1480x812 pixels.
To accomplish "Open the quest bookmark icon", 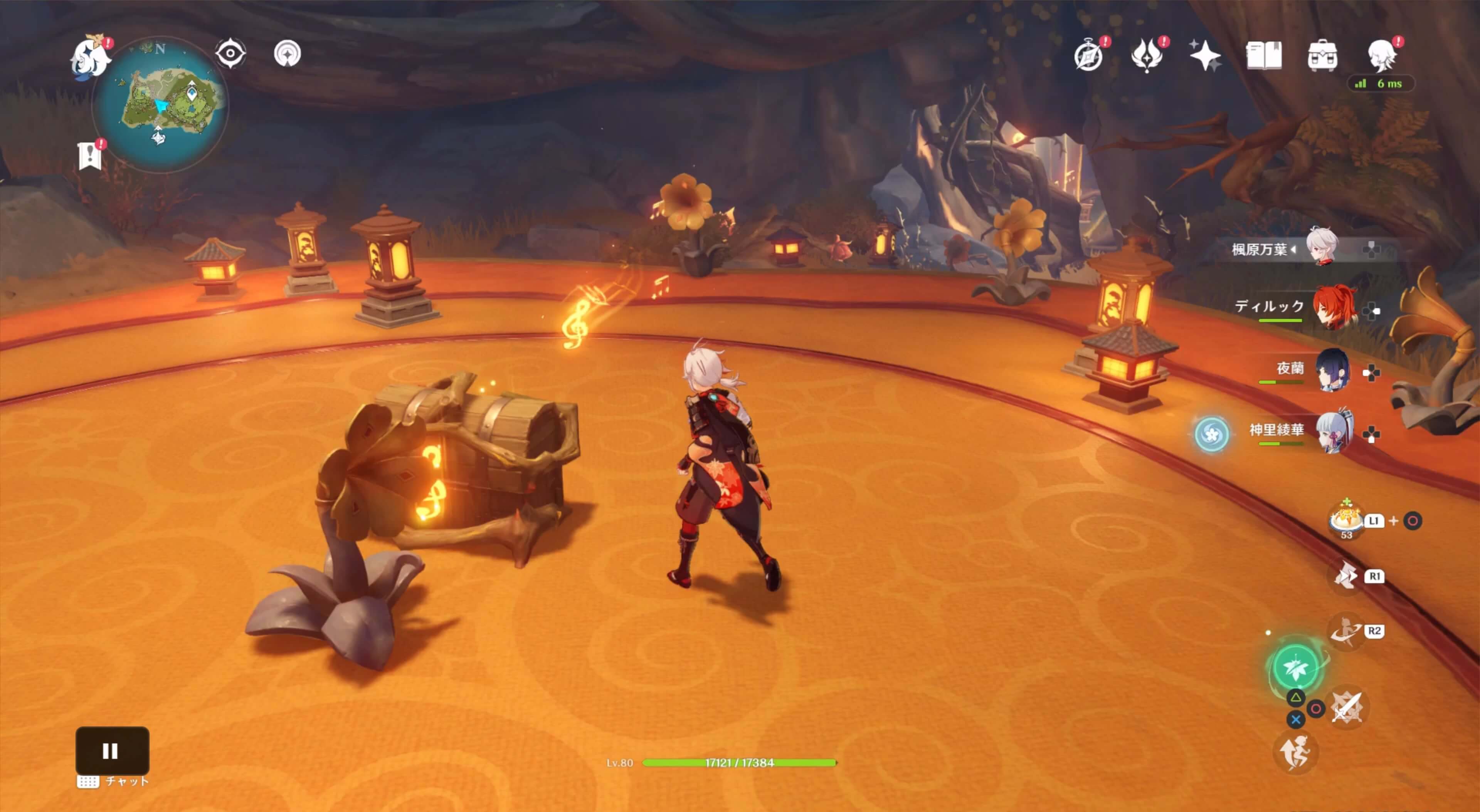I will coord(90,155).
